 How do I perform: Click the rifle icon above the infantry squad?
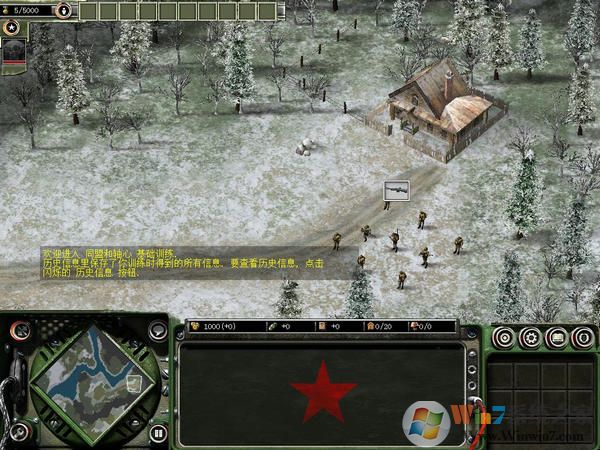tap(396, 188)
